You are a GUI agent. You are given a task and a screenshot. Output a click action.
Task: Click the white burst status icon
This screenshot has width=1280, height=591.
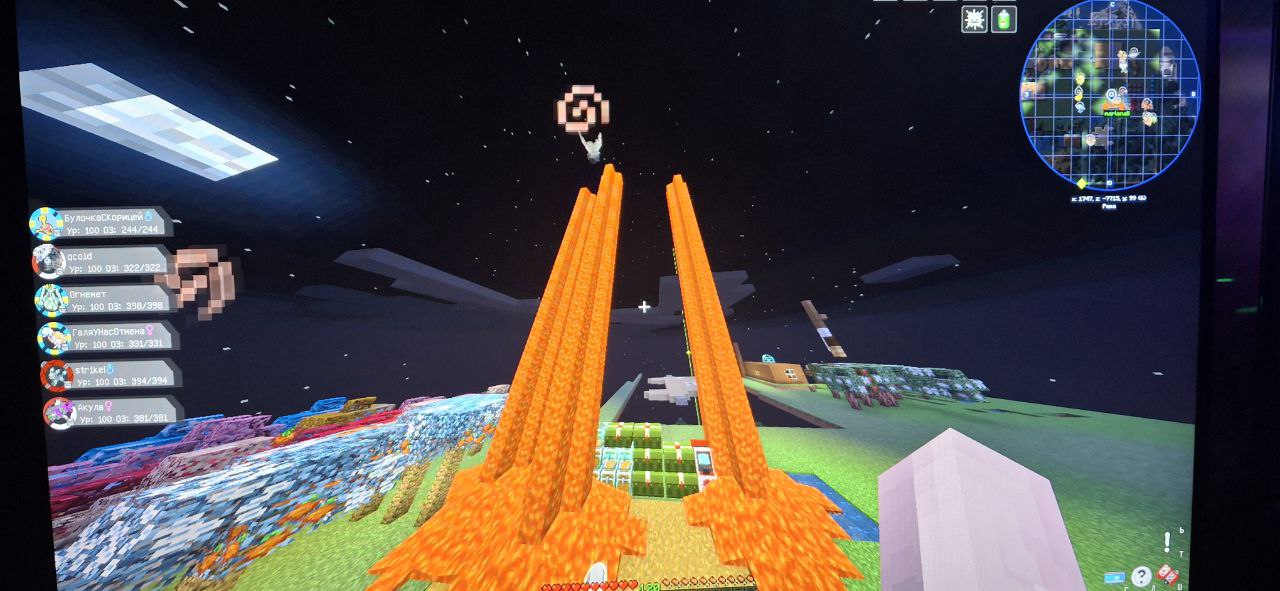[x=974, y=19]
